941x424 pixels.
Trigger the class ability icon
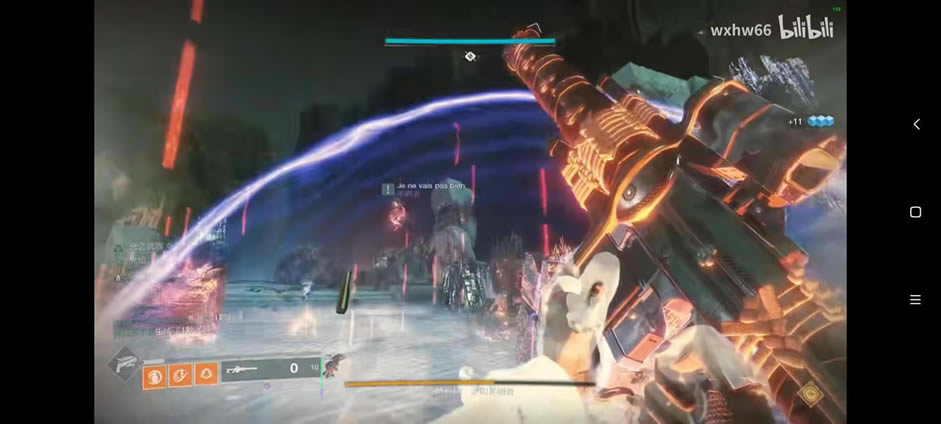(206, 376)
